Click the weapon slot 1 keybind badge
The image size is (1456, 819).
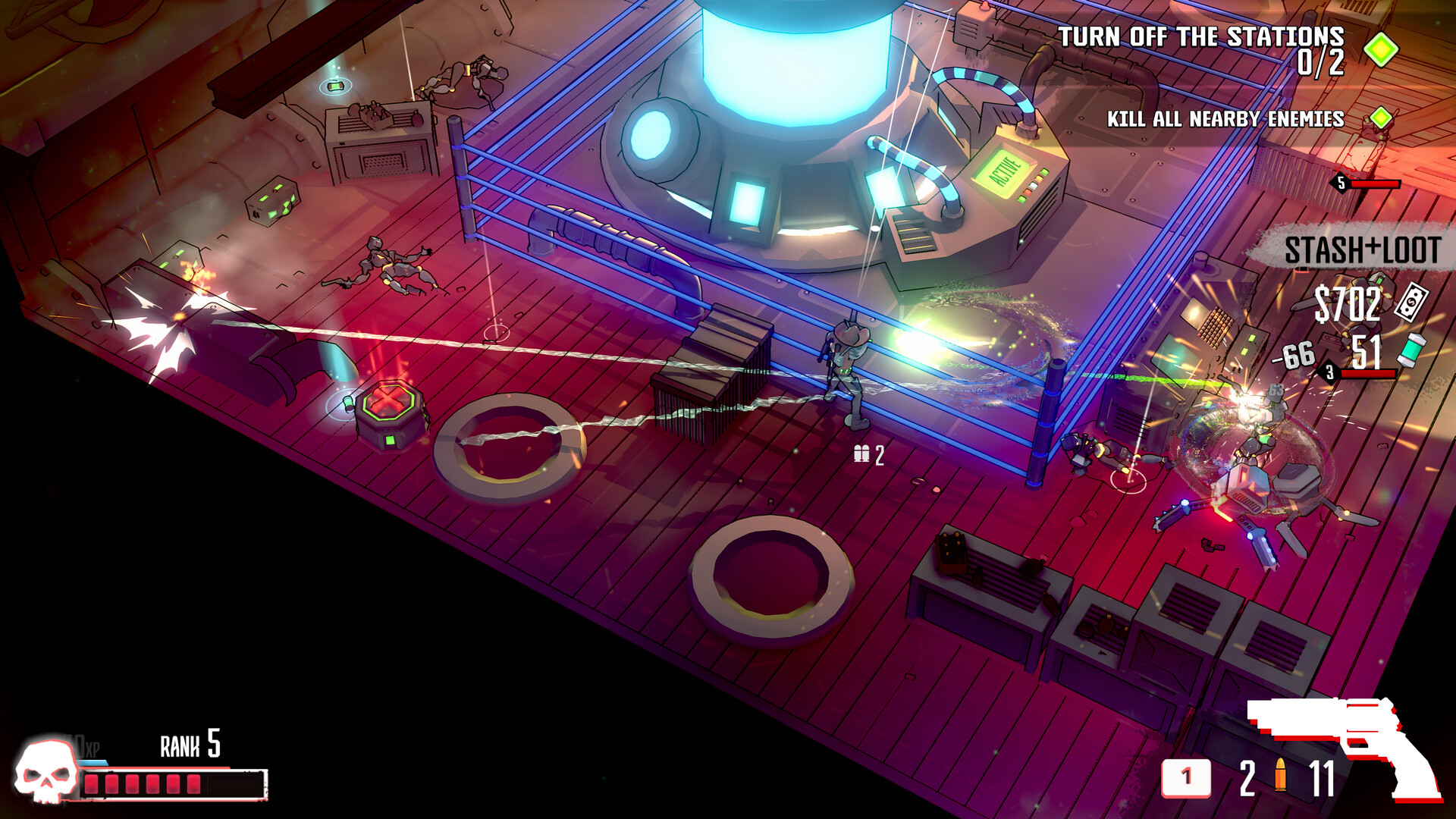(x=1187, y=777)
